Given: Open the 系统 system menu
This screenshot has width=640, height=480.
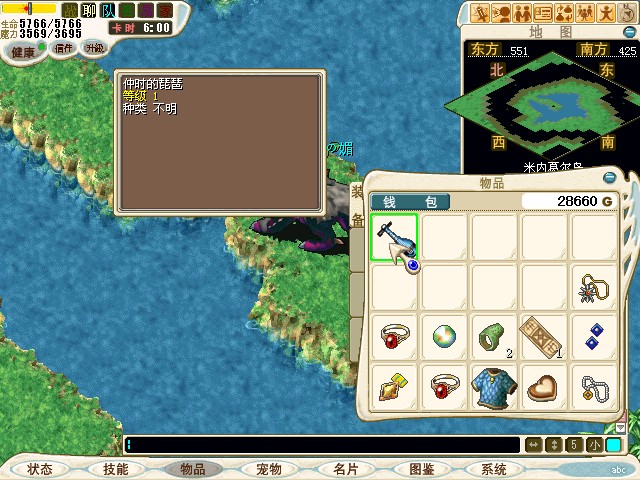Looking at the screenshot, I should point(494,469).
